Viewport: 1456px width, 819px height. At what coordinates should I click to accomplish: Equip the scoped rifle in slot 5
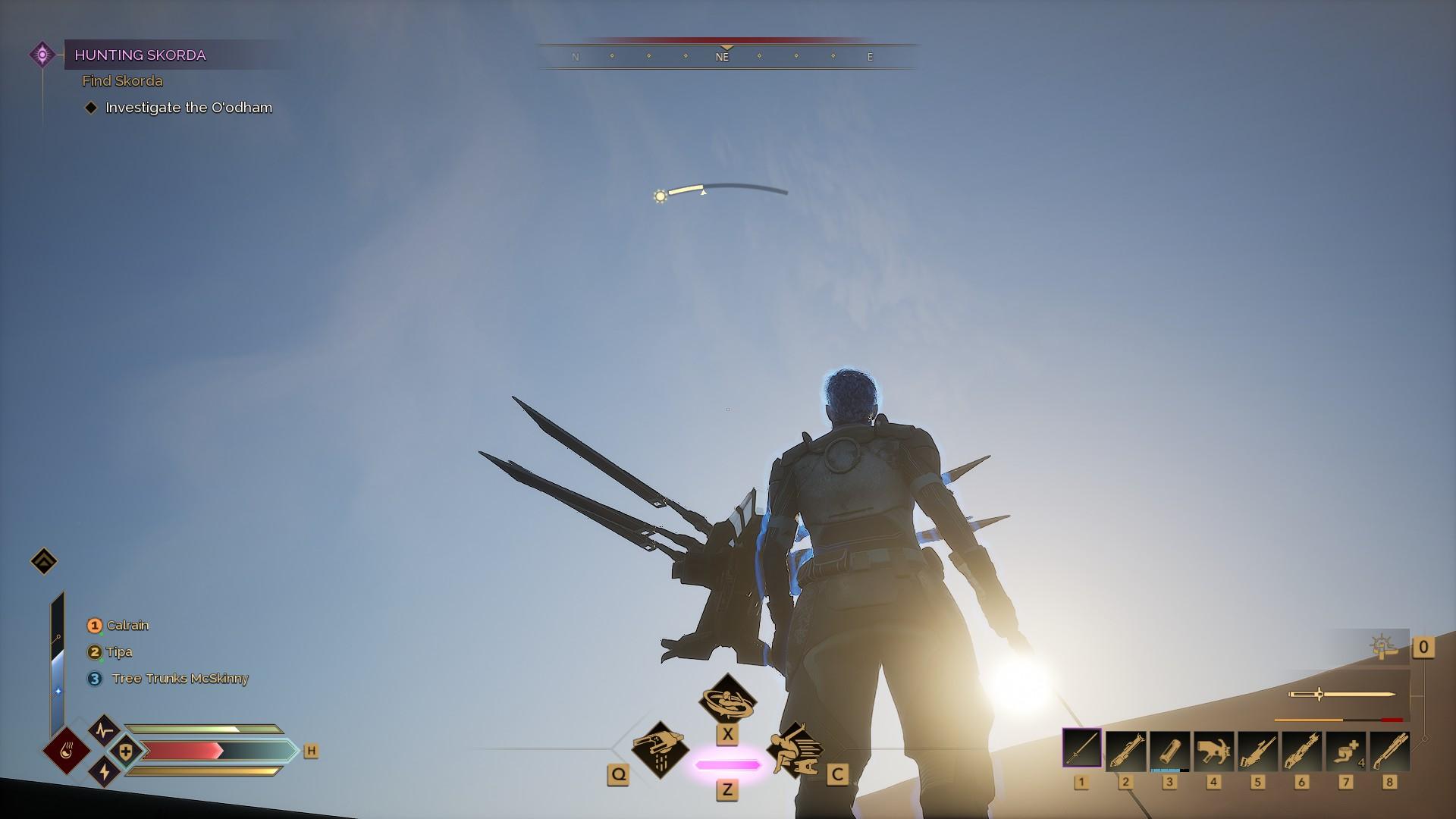click(x=1257, y=750)
